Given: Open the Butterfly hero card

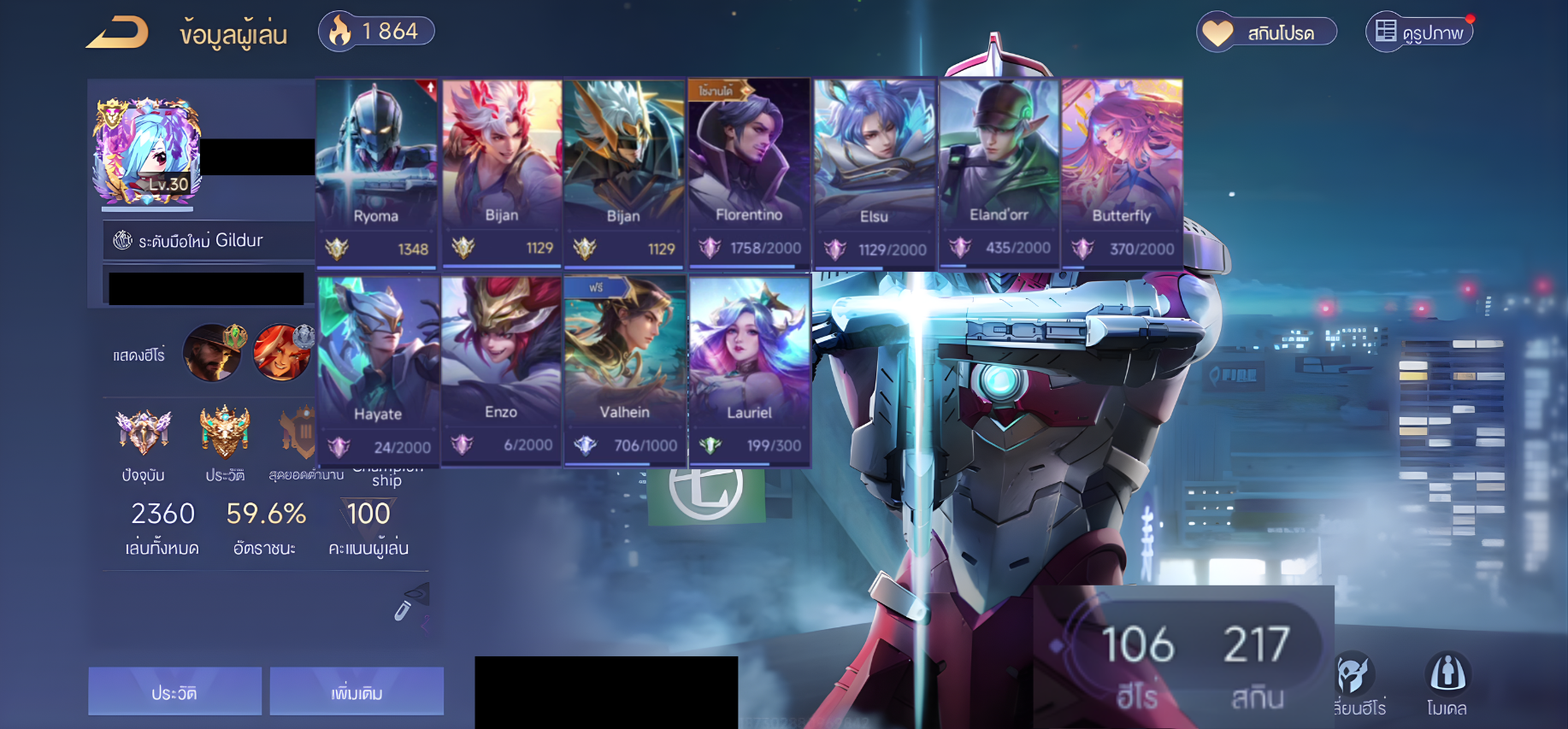Looking at the screenshot, I should 1122,172.
